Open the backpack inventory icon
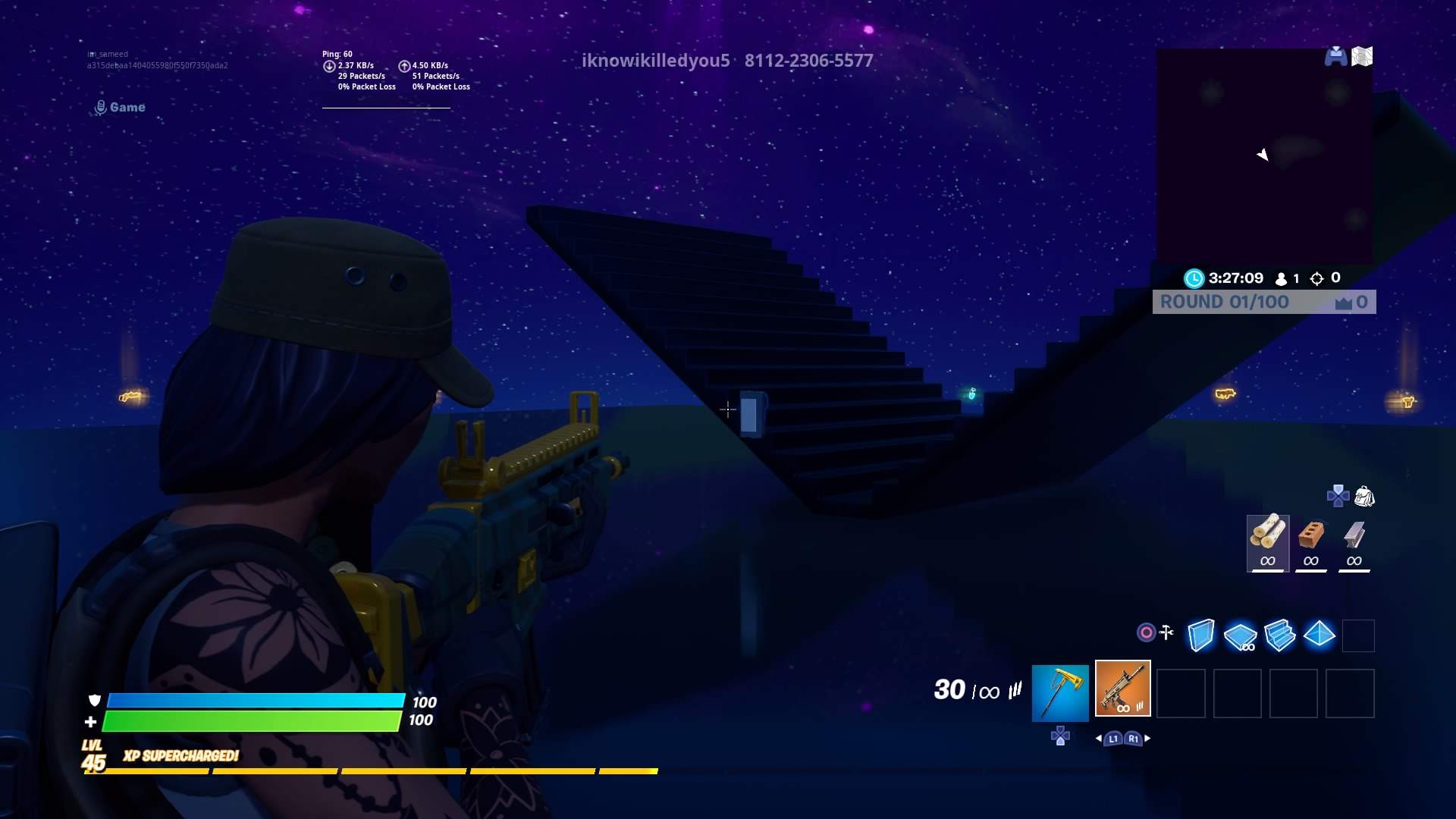This screenshot has height=819, width=1456. pyautogui.click(x=1365, y=497)
